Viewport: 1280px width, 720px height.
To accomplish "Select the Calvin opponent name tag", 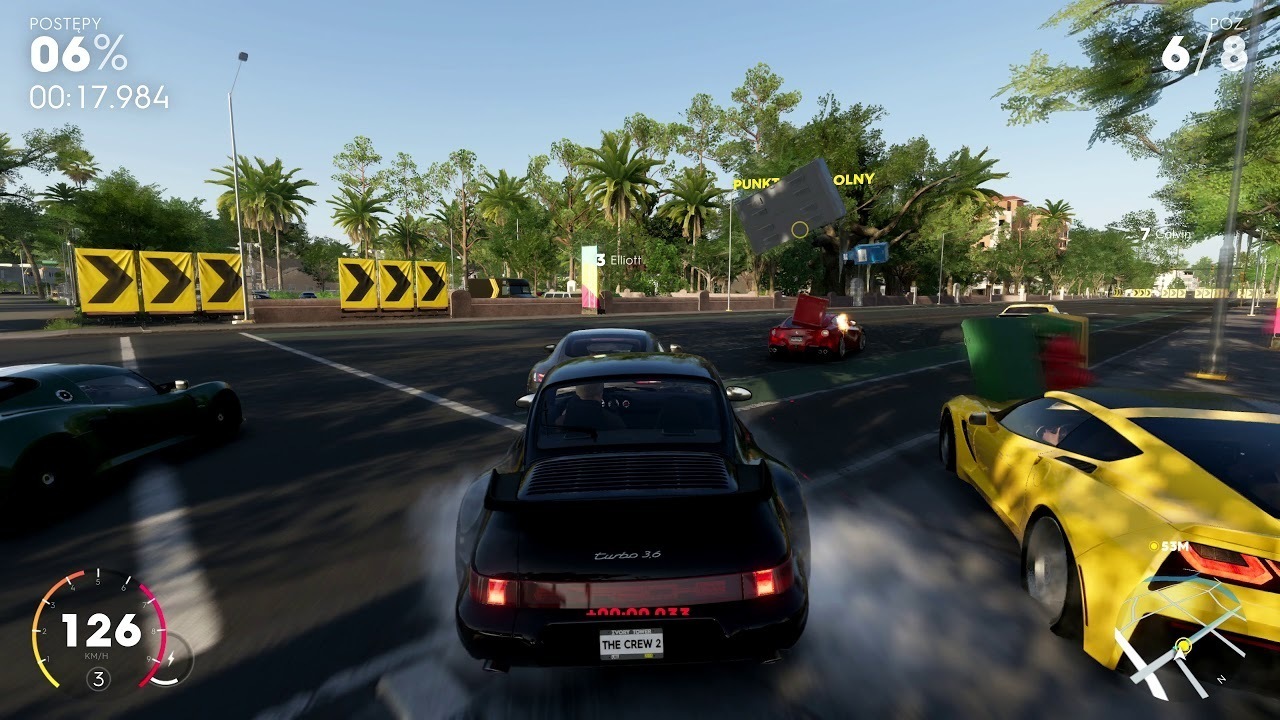I will [x=1166, y=234].
